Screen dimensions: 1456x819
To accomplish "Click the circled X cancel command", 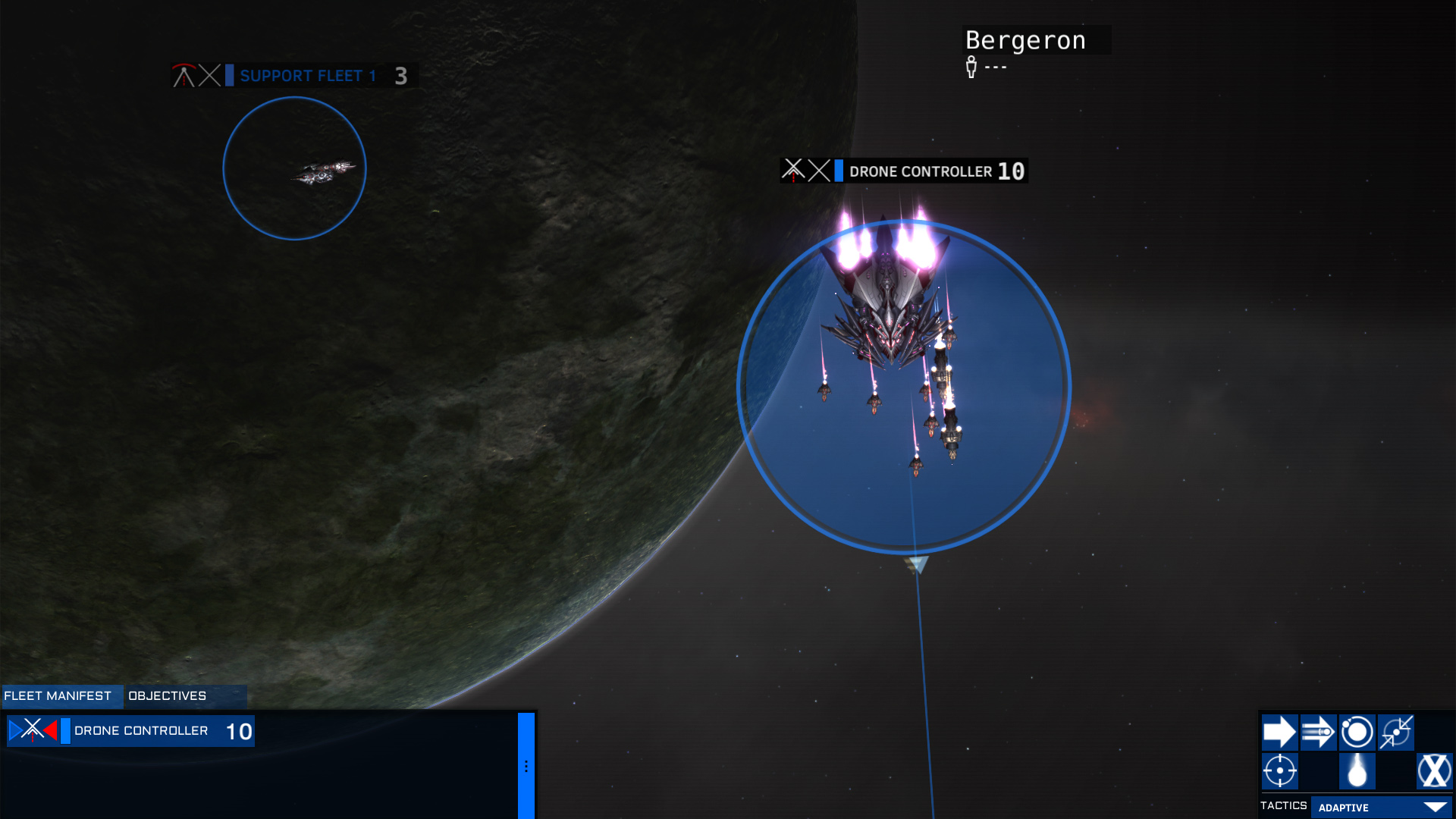I will pyautogui.click(x=1434, y=771).
